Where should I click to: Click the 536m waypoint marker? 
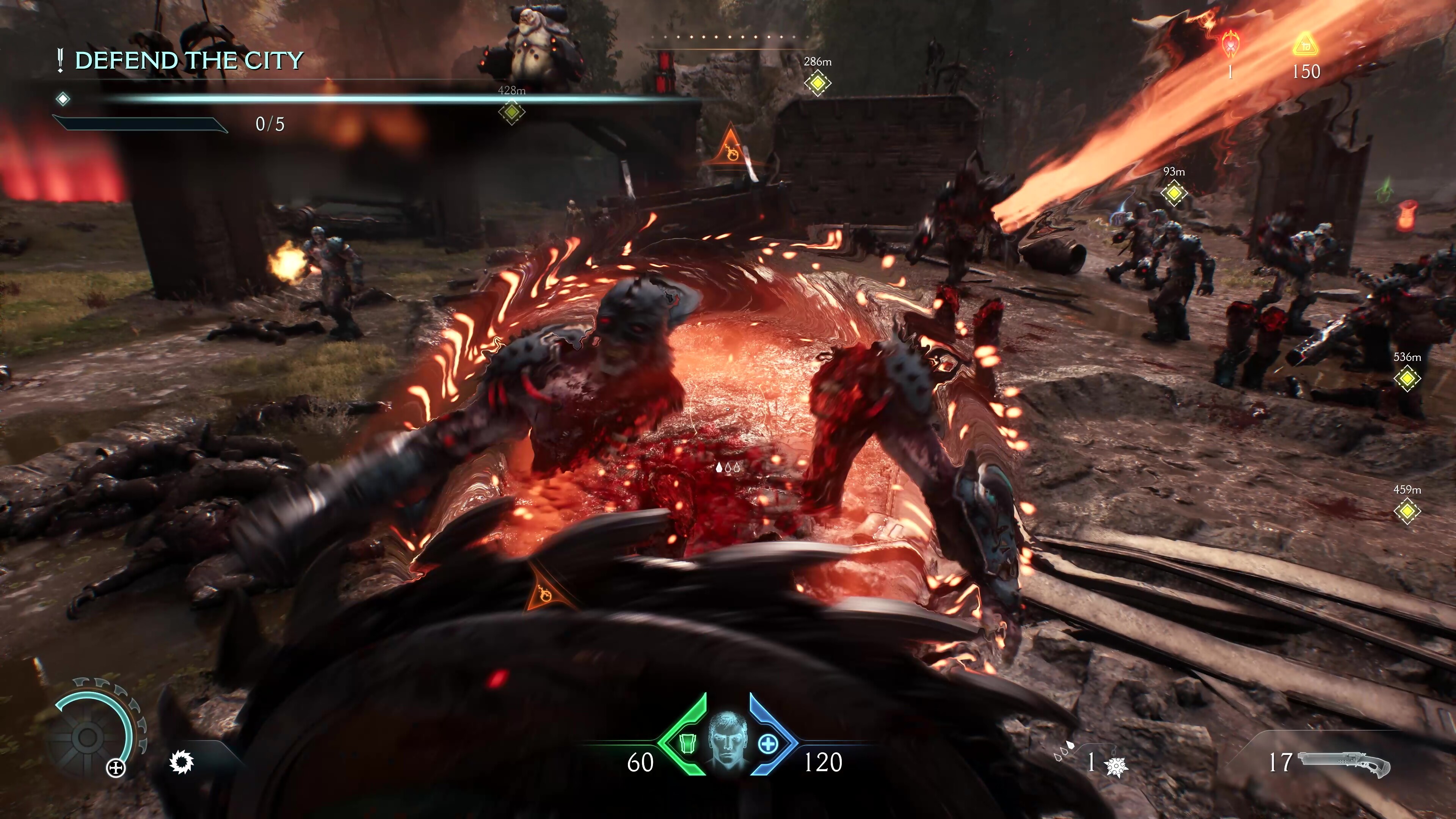click(x=1407, y=378)
